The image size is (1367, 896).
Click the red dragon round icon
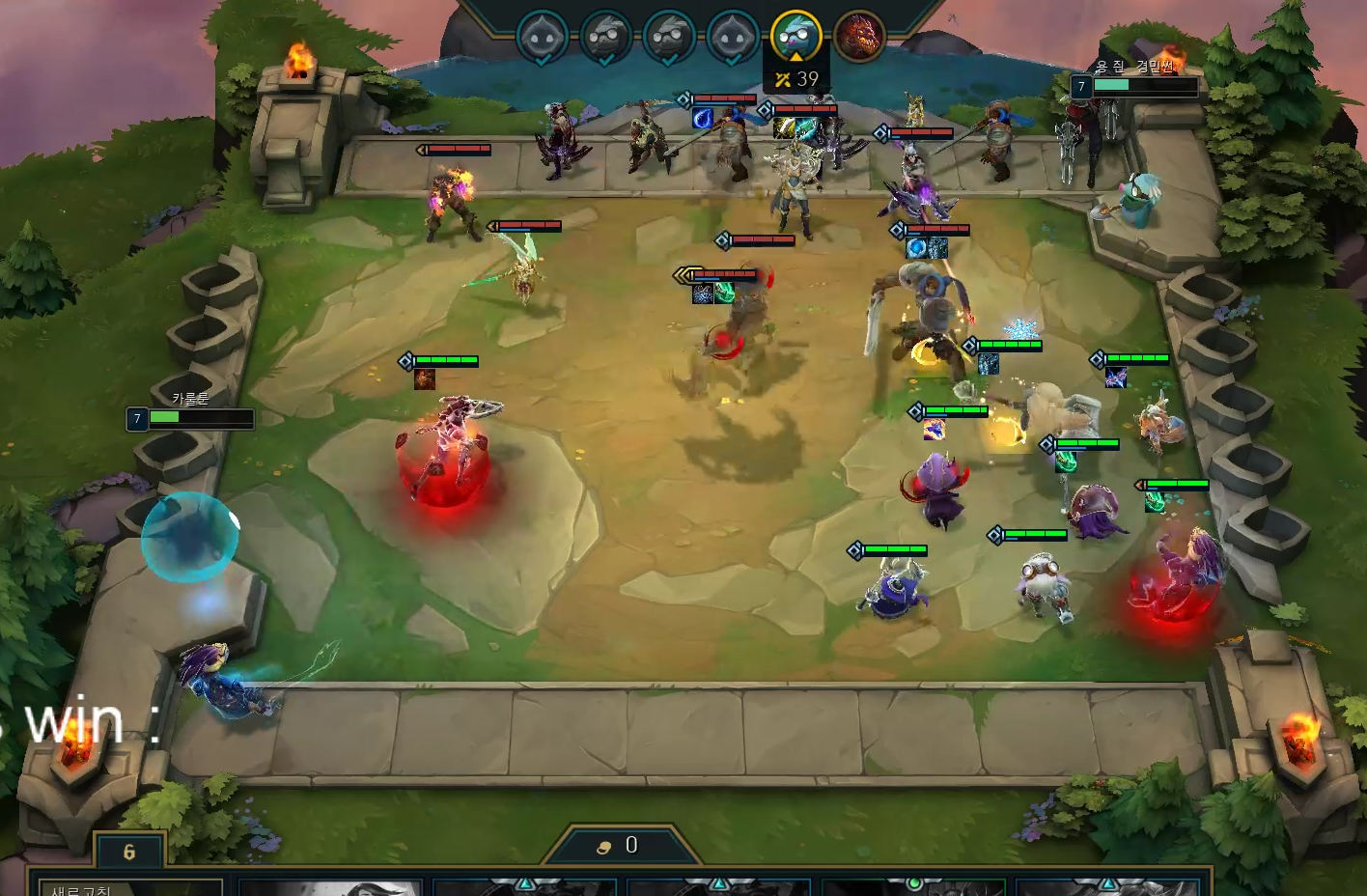pos(858,37)
